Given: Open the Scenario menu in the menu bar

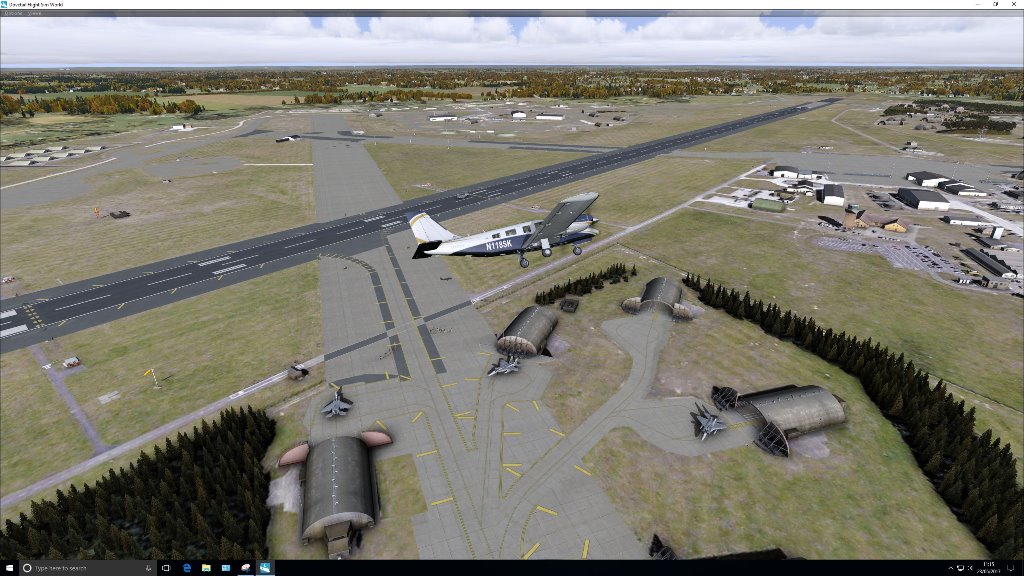Looking at the screenshot, I should pyautogui.click(x=13, y=12).
